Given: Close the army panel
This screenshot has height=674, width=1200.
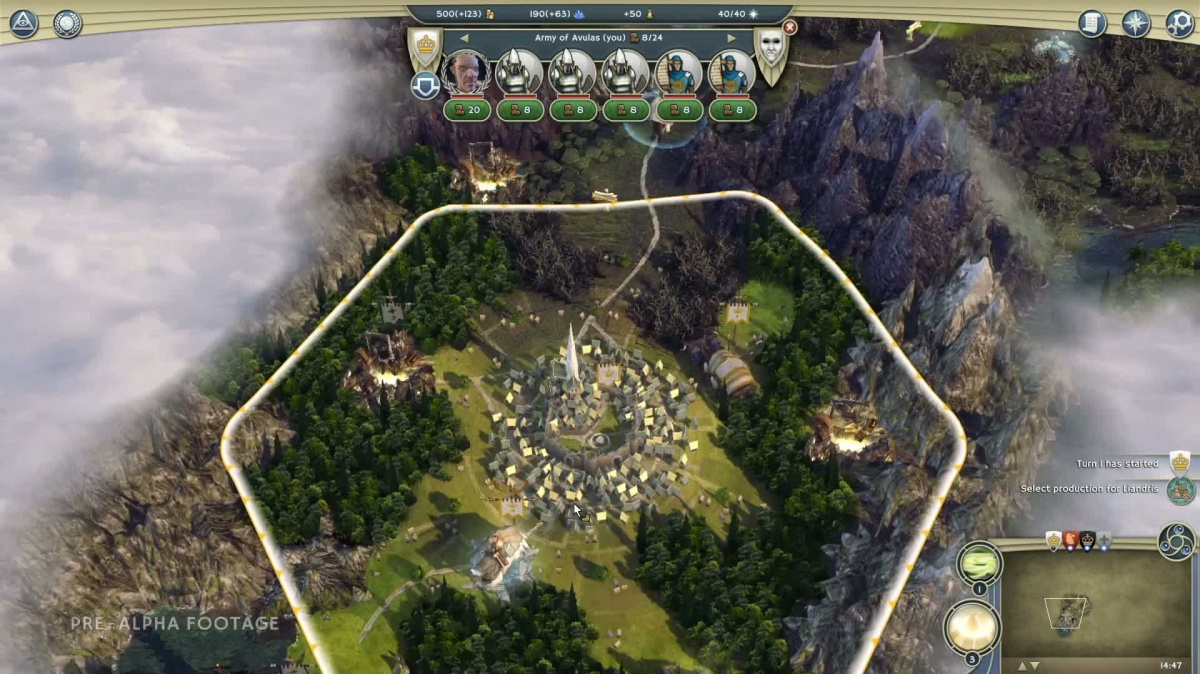Looking at the screenshot, I should click(790, 28).
